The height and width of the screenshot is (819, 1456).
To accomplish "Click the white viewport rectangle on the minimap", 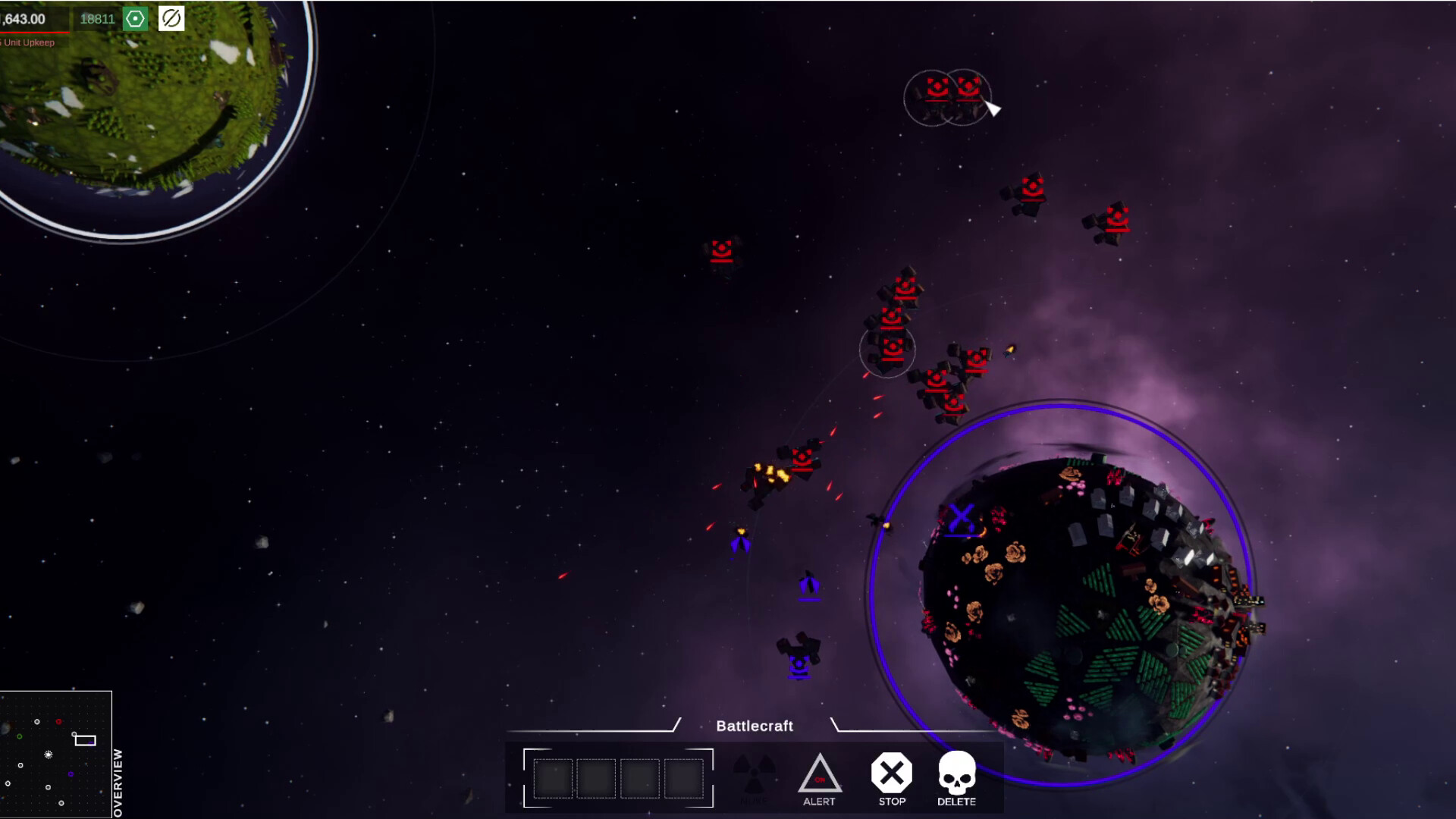I will click(85, 740).
